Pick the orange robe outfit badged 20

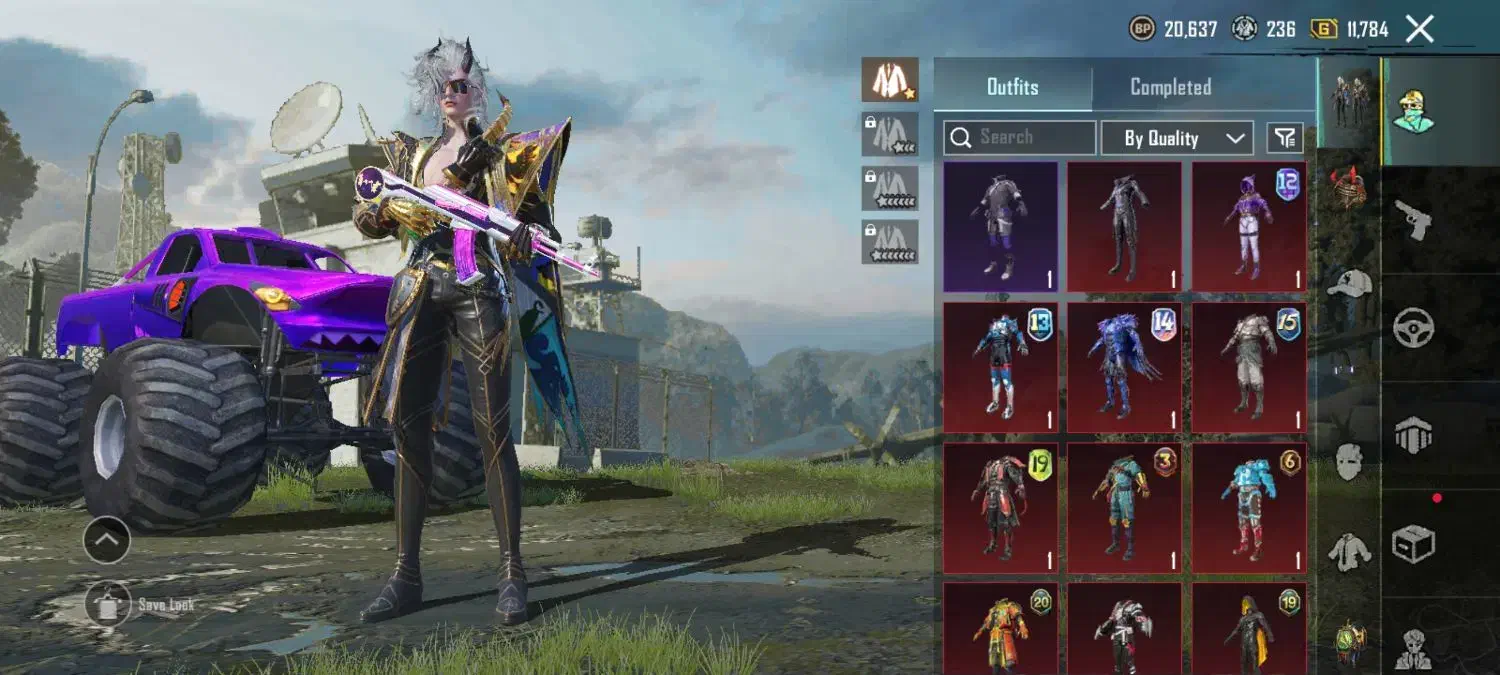pos(1000,628)
